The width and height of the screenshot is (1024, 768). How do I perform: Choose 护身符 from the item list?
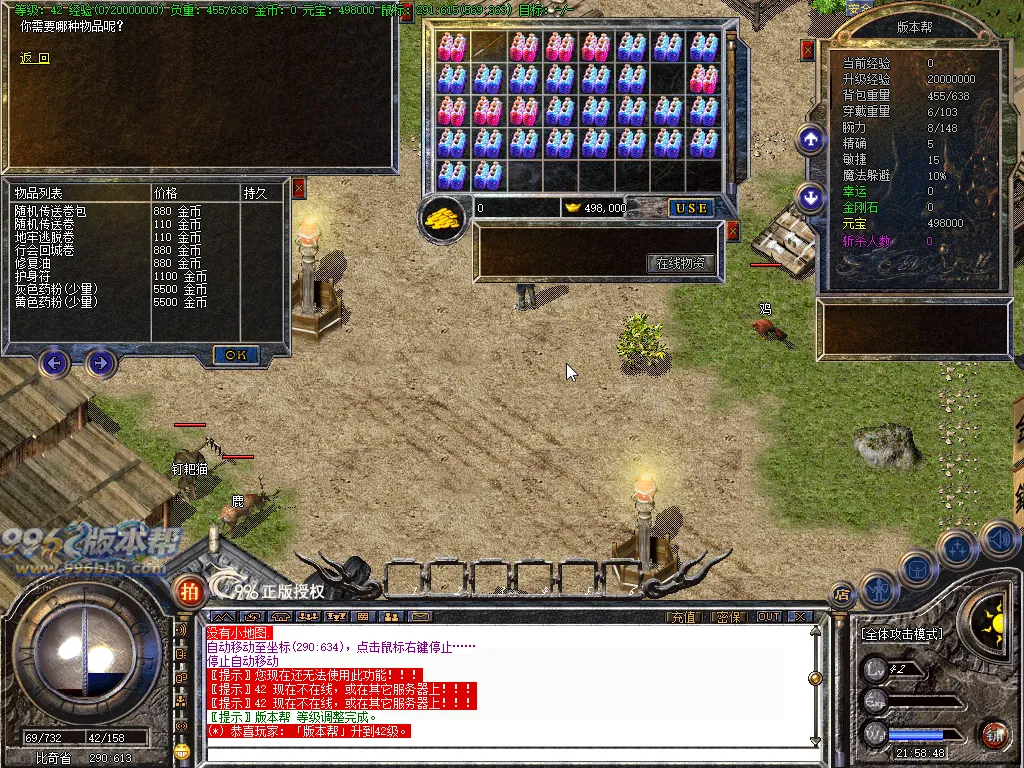point(33,276)
